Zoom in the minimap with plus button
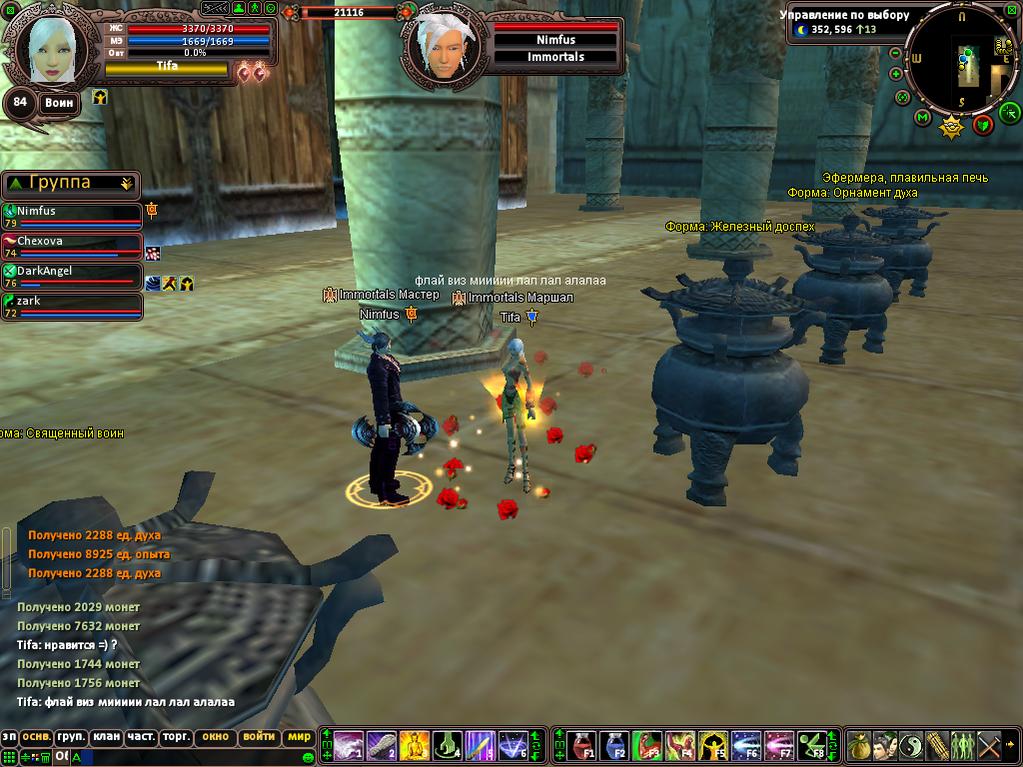 896,74
